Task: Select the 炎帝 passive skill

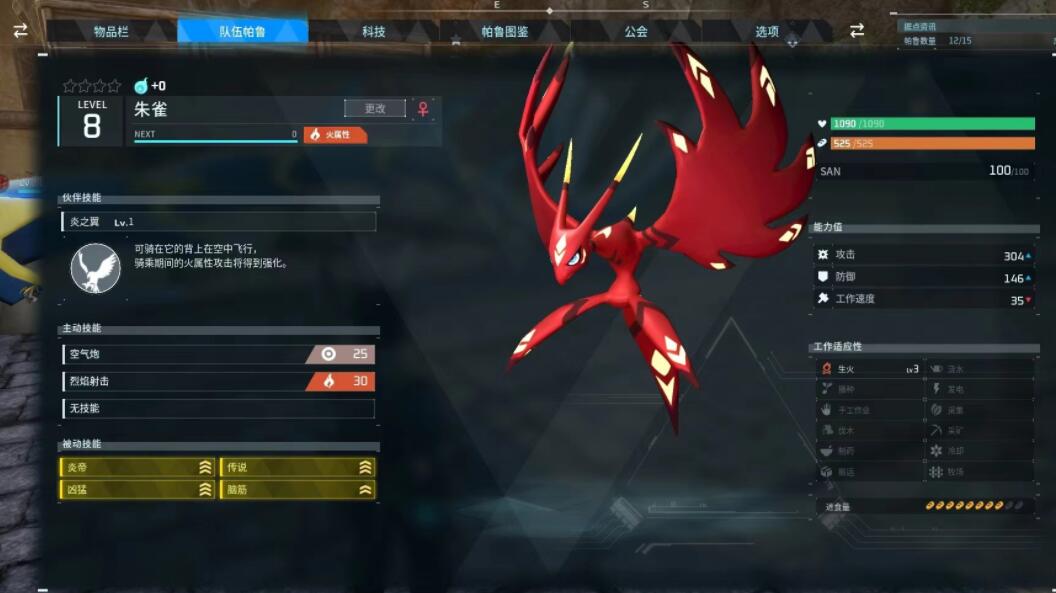Action: tap(138, 467)
